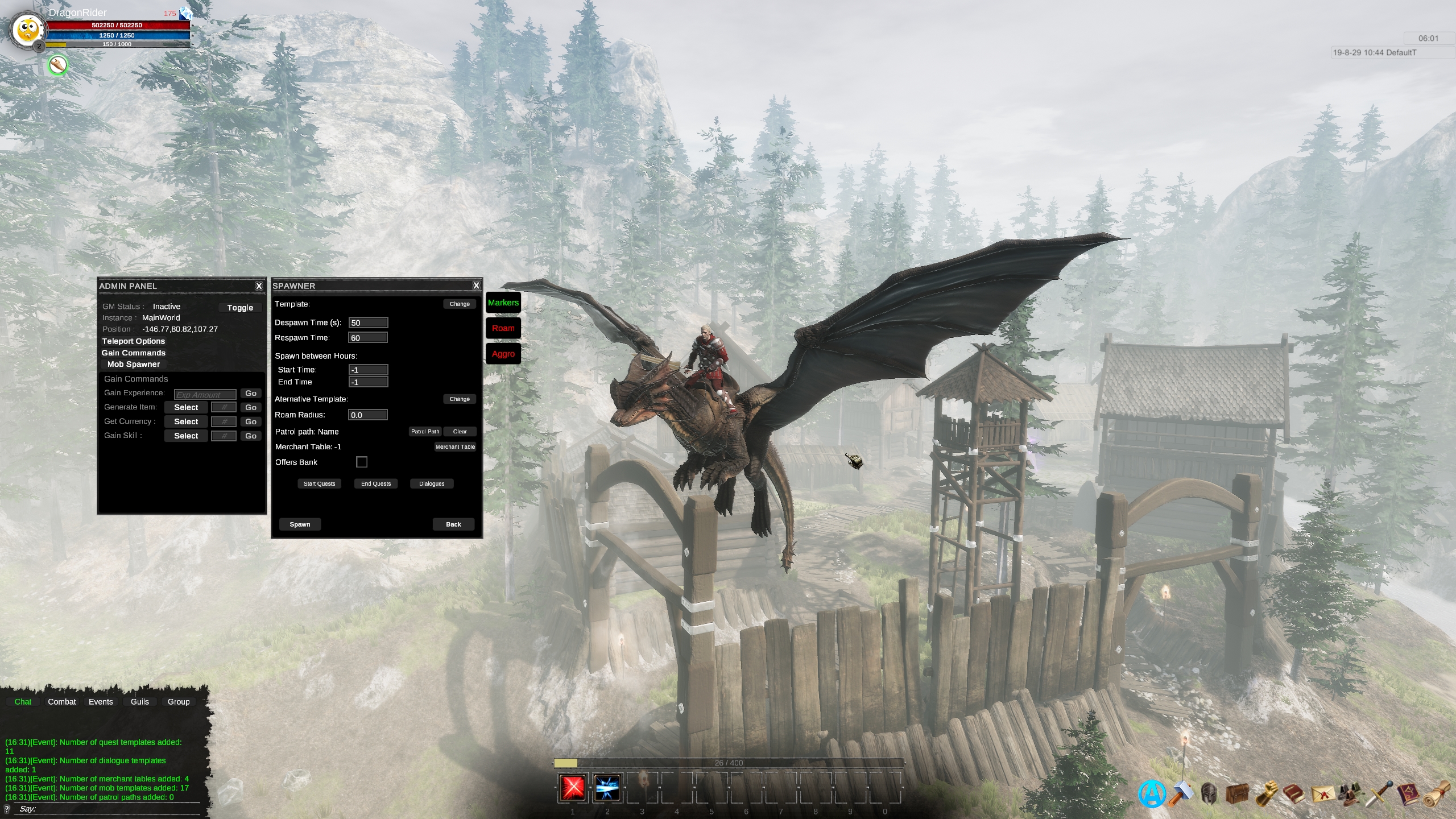This screenshot has height=819, width=1456.
Task: Toggle the red Roam button
Action: pos(503,328)
